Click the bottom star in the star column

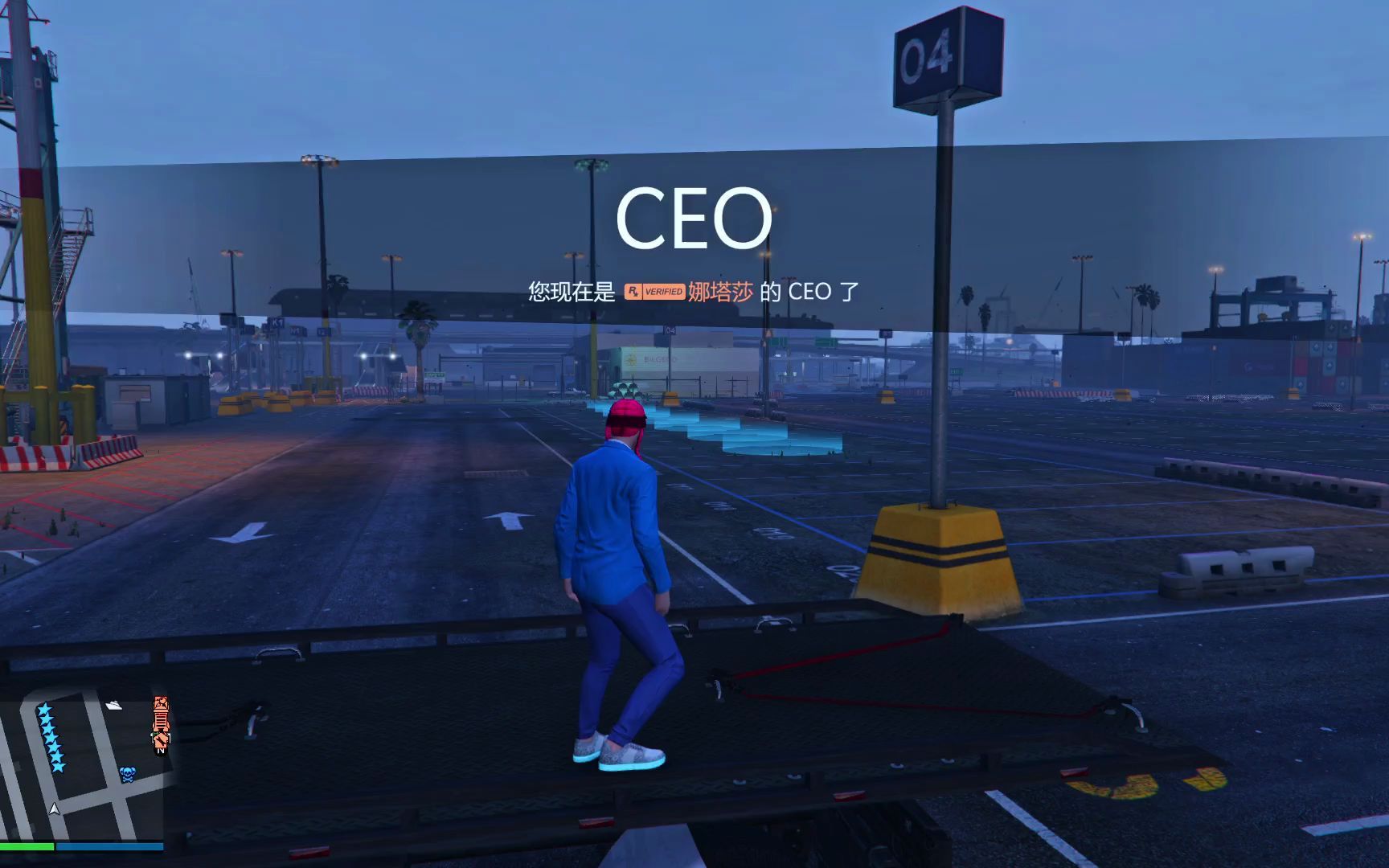coord(56,766)
